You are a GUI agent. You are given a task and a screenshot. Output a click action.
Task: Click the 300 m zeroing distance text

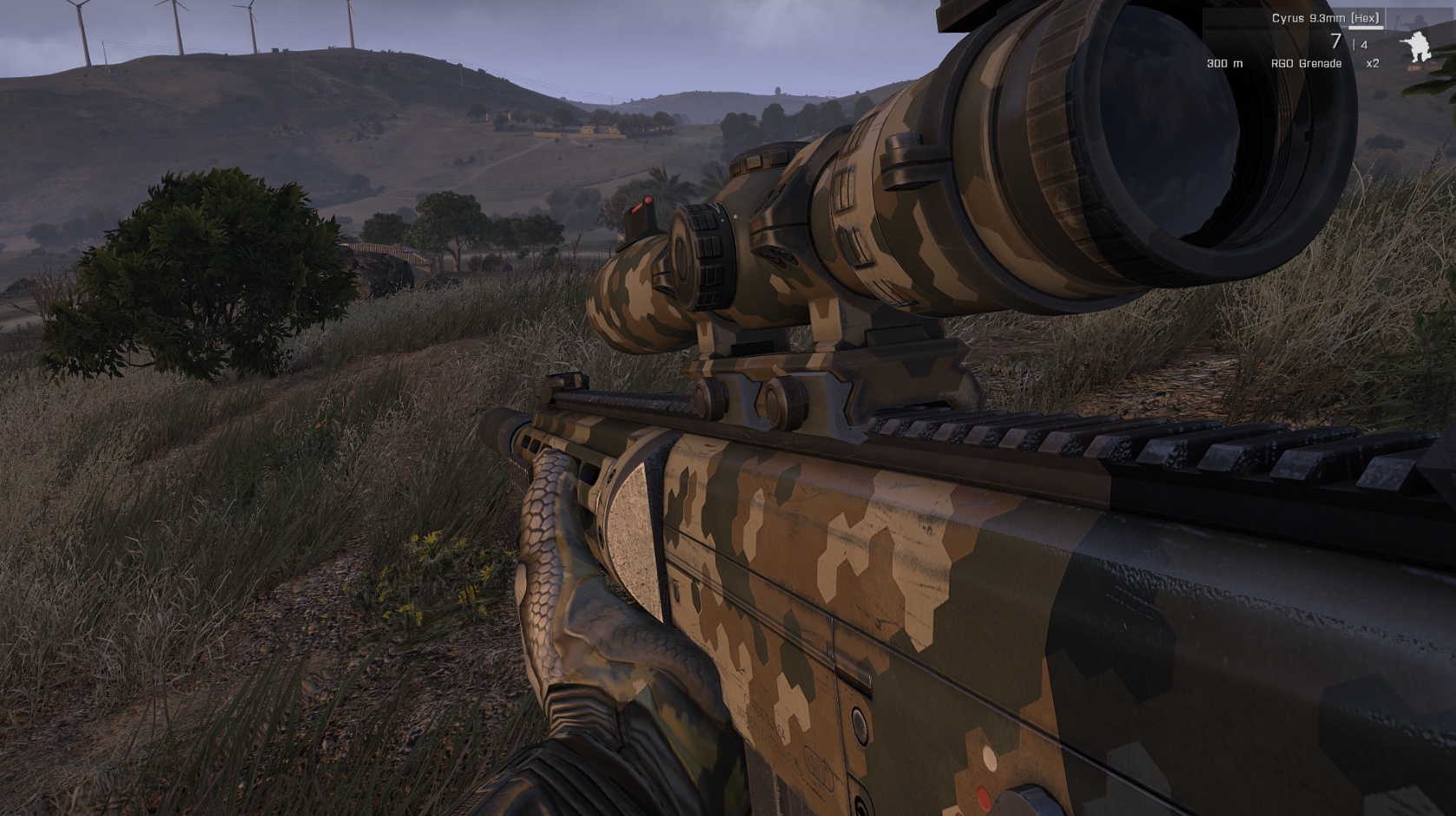click(x=1223, y=63)
